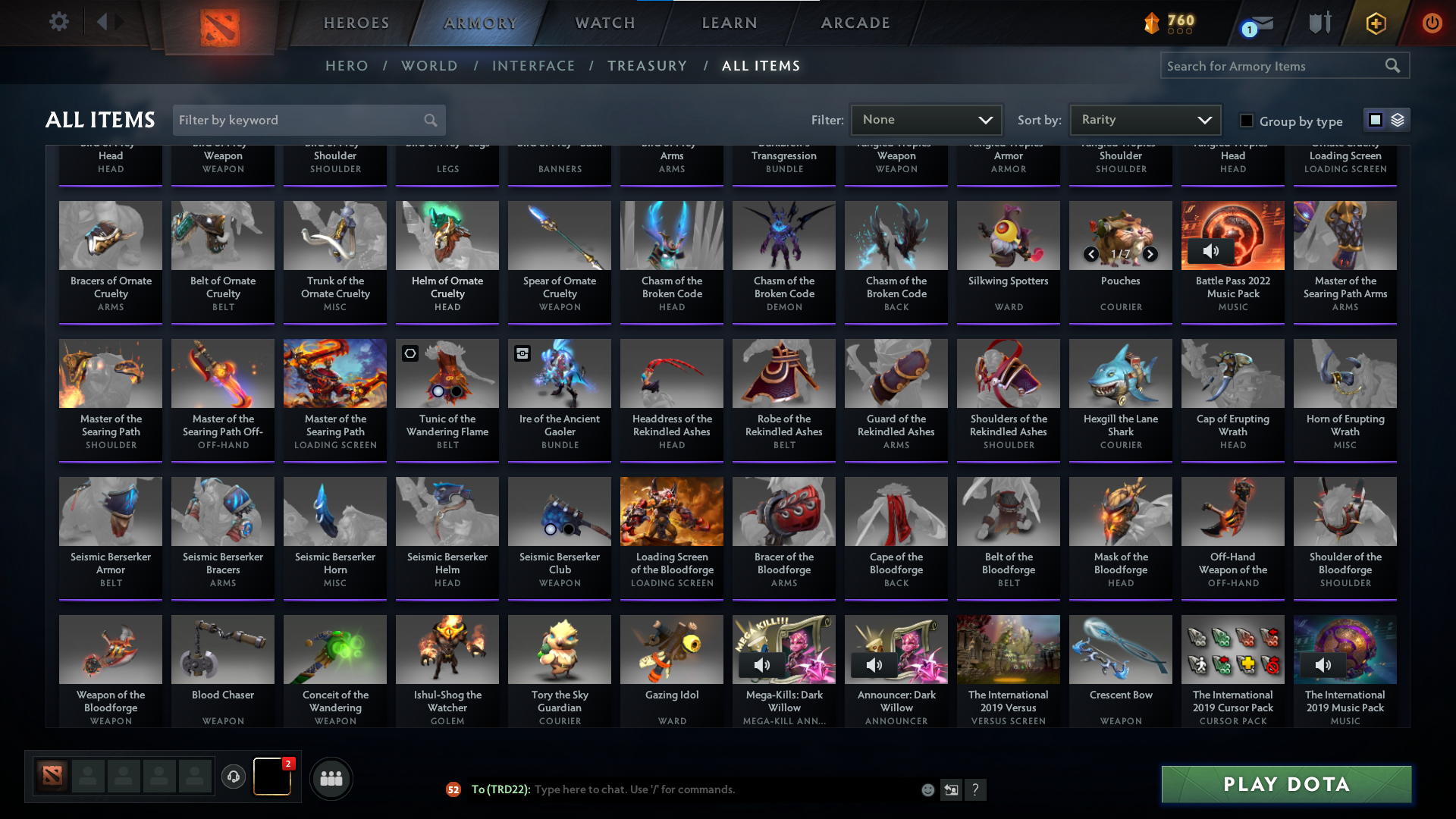This screenshot has width=1456, height=819.
Task: Click the next arrow on the Pouches item
Action: point(1149,255)
